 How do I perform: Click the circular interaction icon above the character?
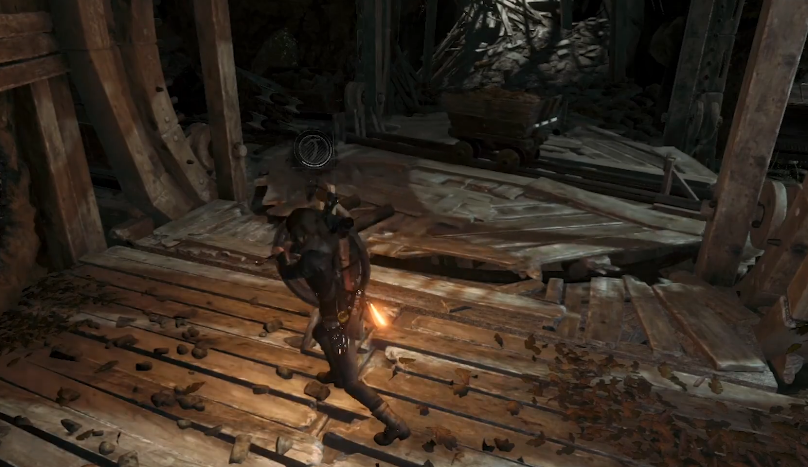(x=312, y=150)
